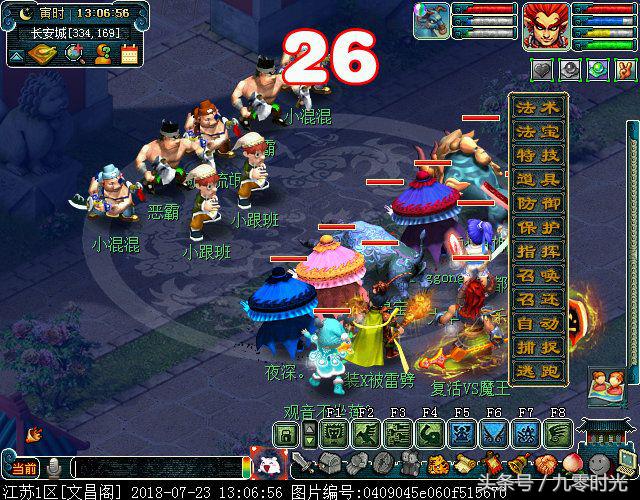Viewport: 640px width, 500px height.
Task: Select the 保护 (Protect) command
Action: coord(538,228)
